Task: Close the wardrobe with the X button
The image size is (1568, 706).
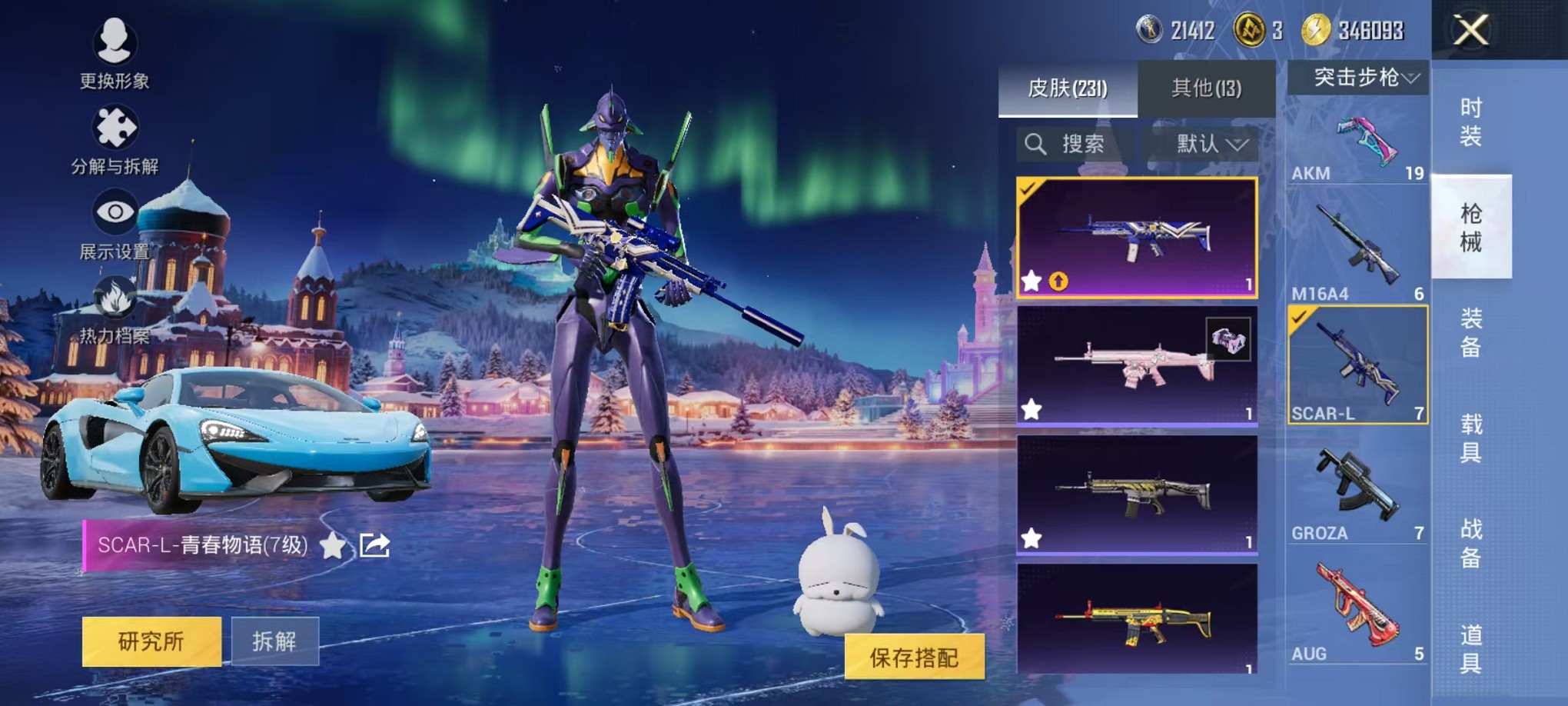Action: (1470, 31)
